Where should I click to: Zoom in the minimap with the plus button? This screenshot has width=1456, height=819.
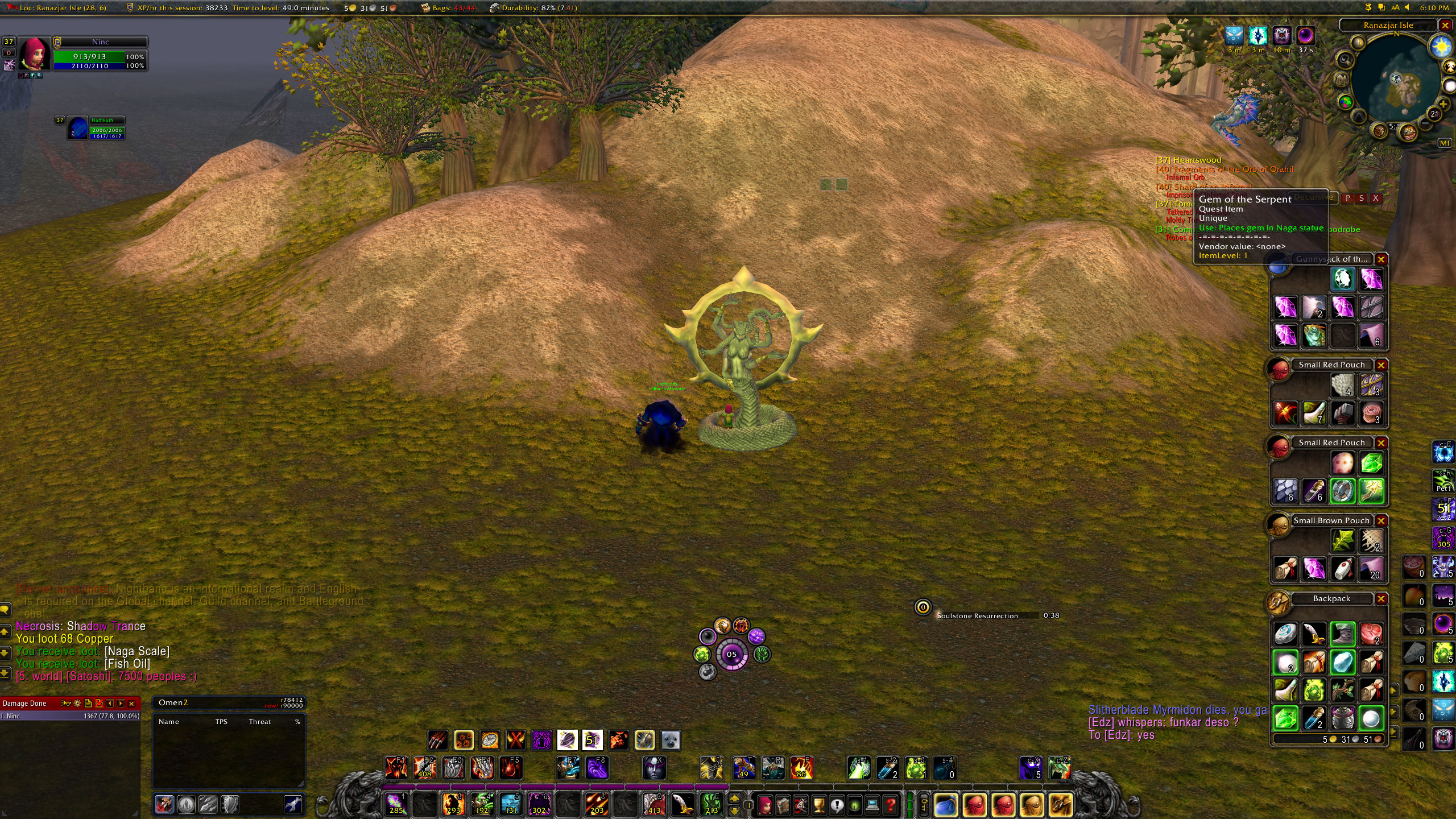1443,104
